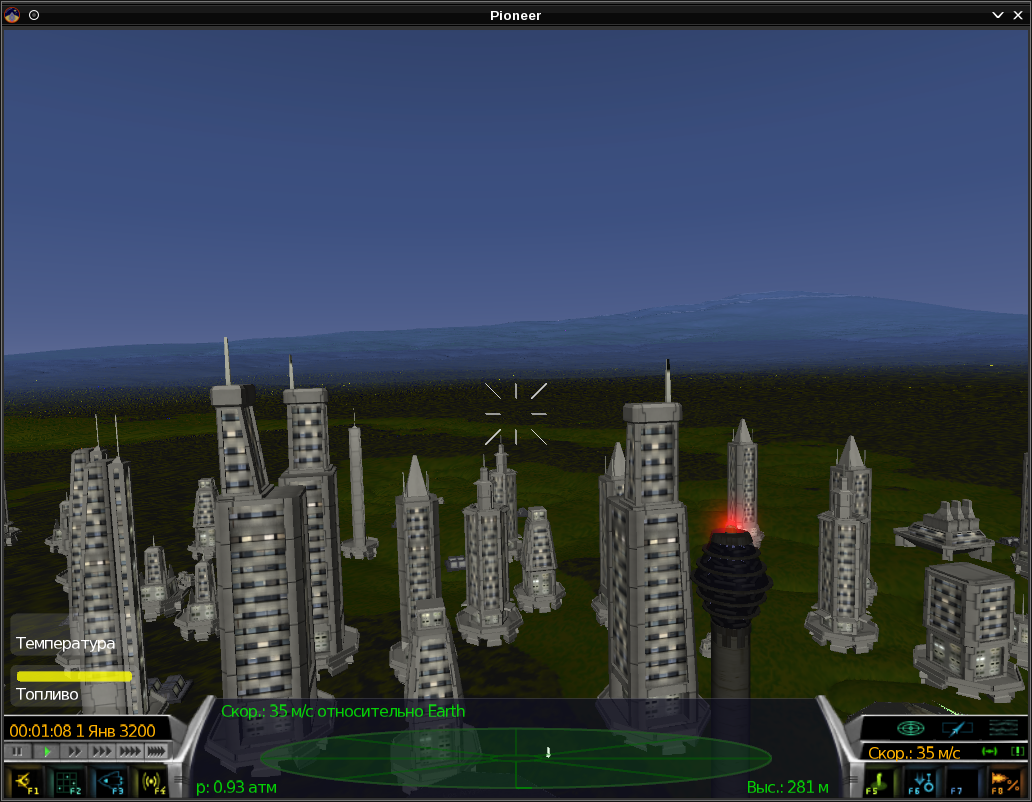Select the double-arrow time acceleration
The height and width of the screenshot is (802, 1032).
point(74,751)
